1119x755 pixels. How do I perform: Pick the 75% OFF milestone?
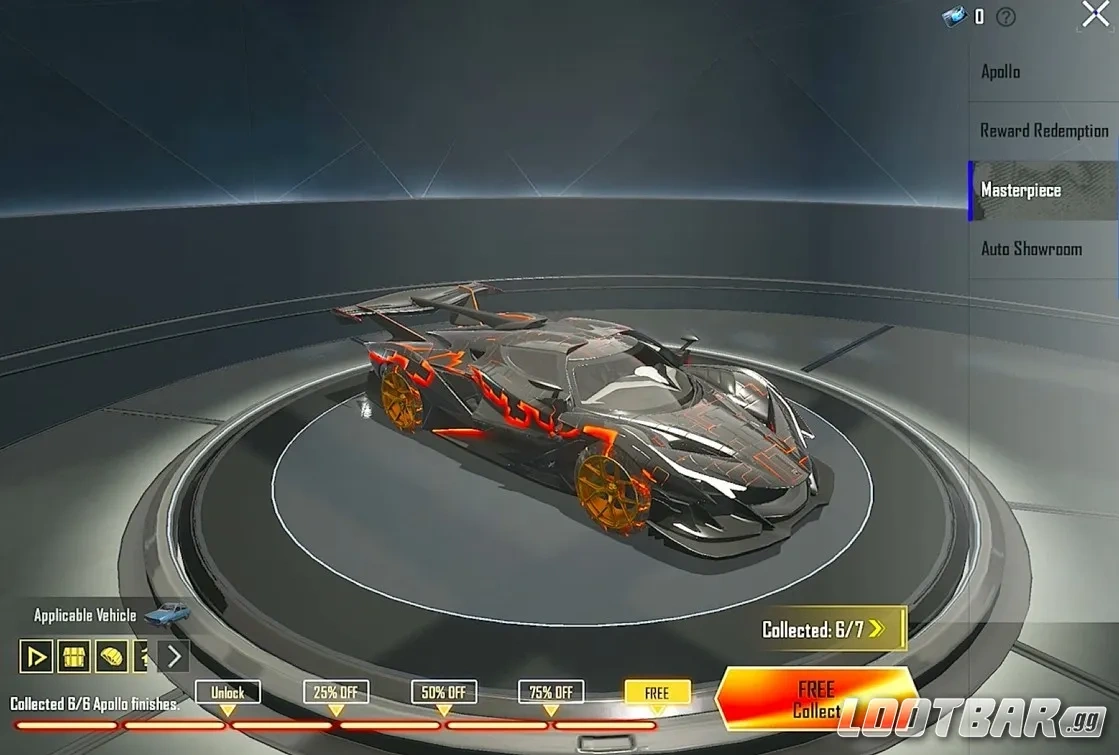pos(550,692)
